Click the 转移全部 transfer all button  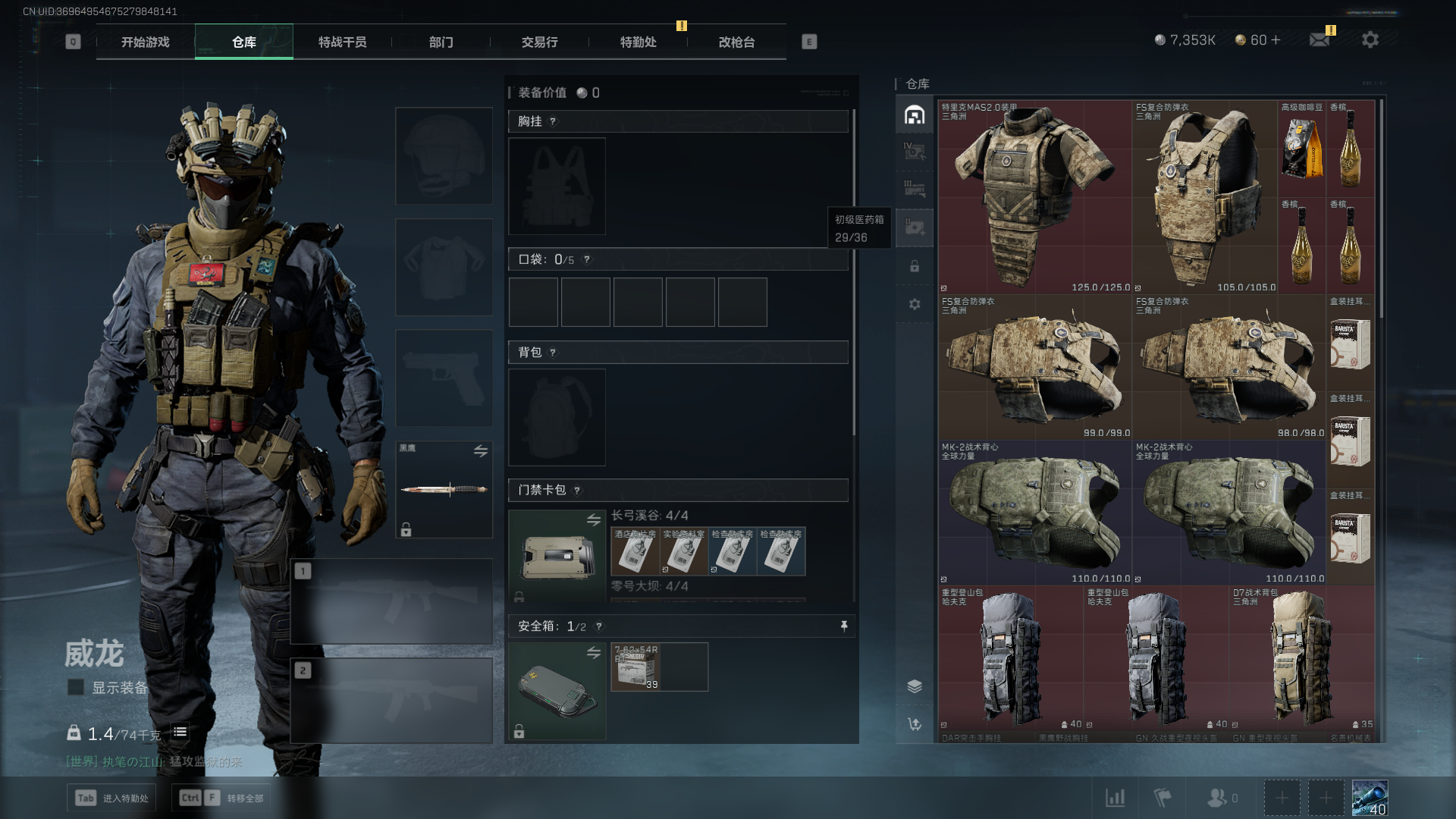[221, 798]
